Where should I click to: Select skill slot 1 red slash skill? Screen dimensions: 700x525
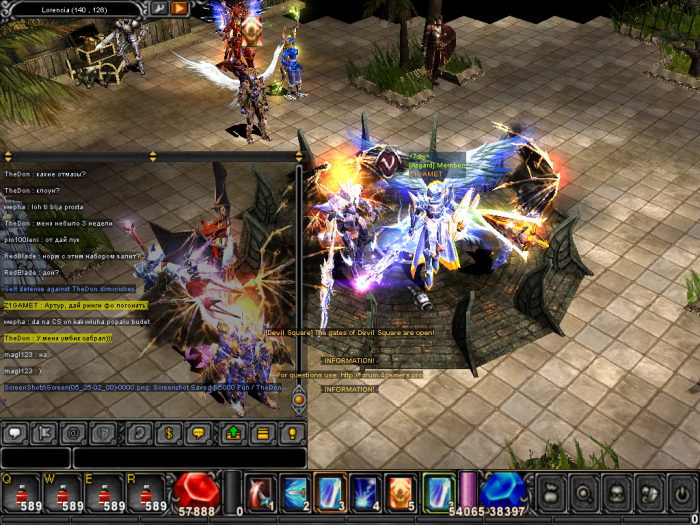click(x=260, y=492)
